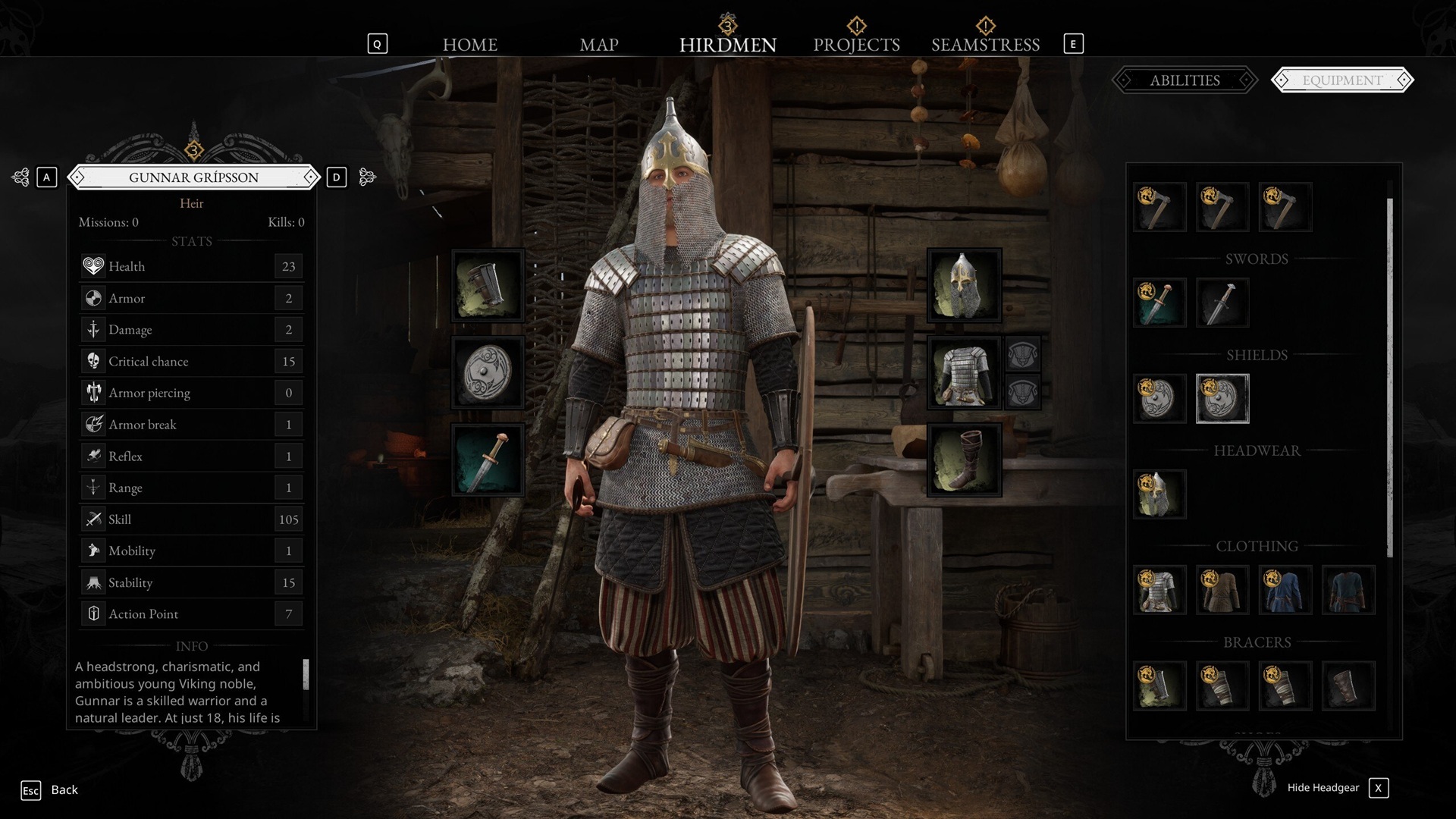Click Hide Headgear option
This screenshot has height=819, width=1456.
1323,788
